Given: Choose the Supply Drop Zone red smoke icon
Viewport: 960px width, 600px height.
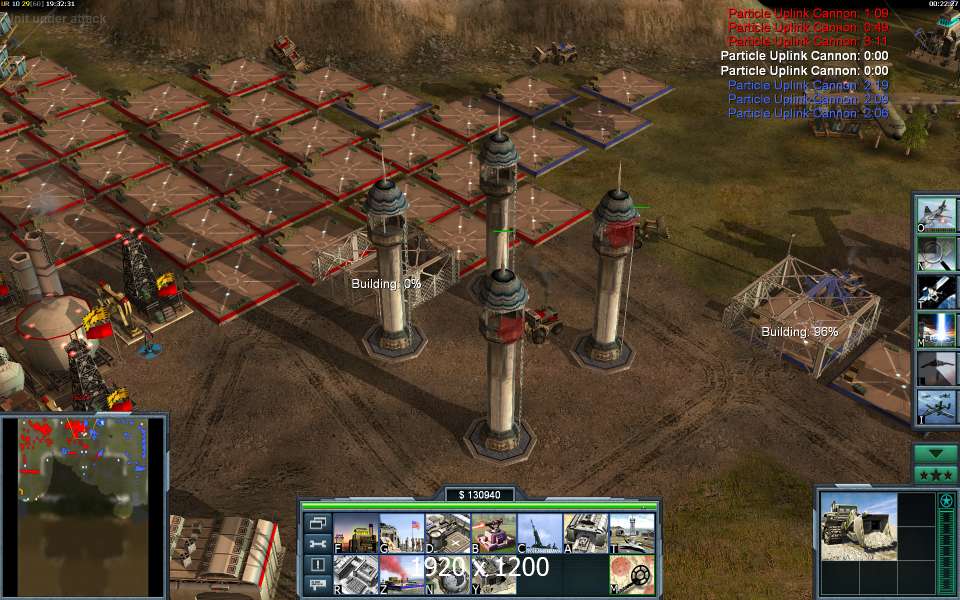Looking at the screenshot, I should pyautogui.click(x=401, y=574).
